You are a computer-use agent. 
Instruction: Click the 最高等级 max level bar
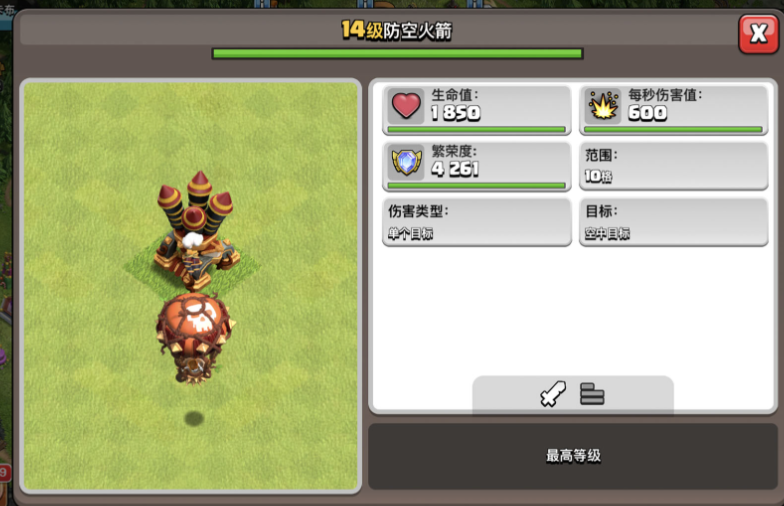(x=573, y=456)
